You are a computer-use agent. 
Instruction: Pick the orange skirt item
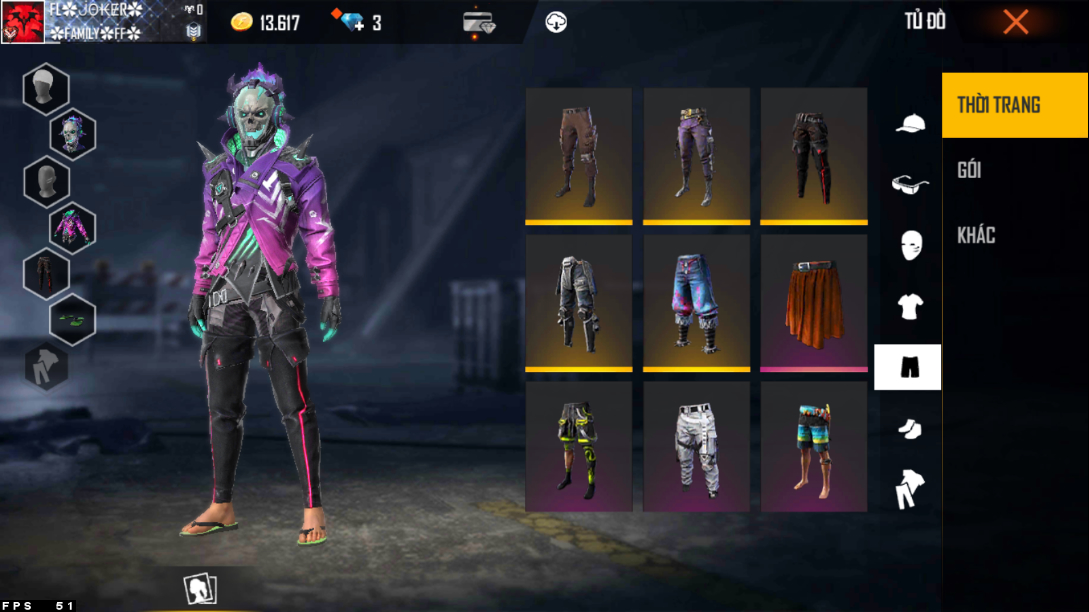click(x=813, y=302)
